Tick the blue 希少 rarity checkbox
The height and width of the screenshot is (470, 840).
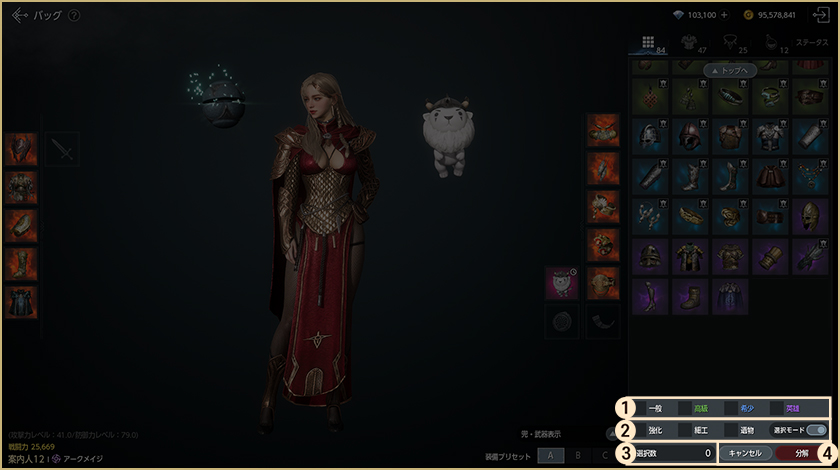[x=731, y=408]
